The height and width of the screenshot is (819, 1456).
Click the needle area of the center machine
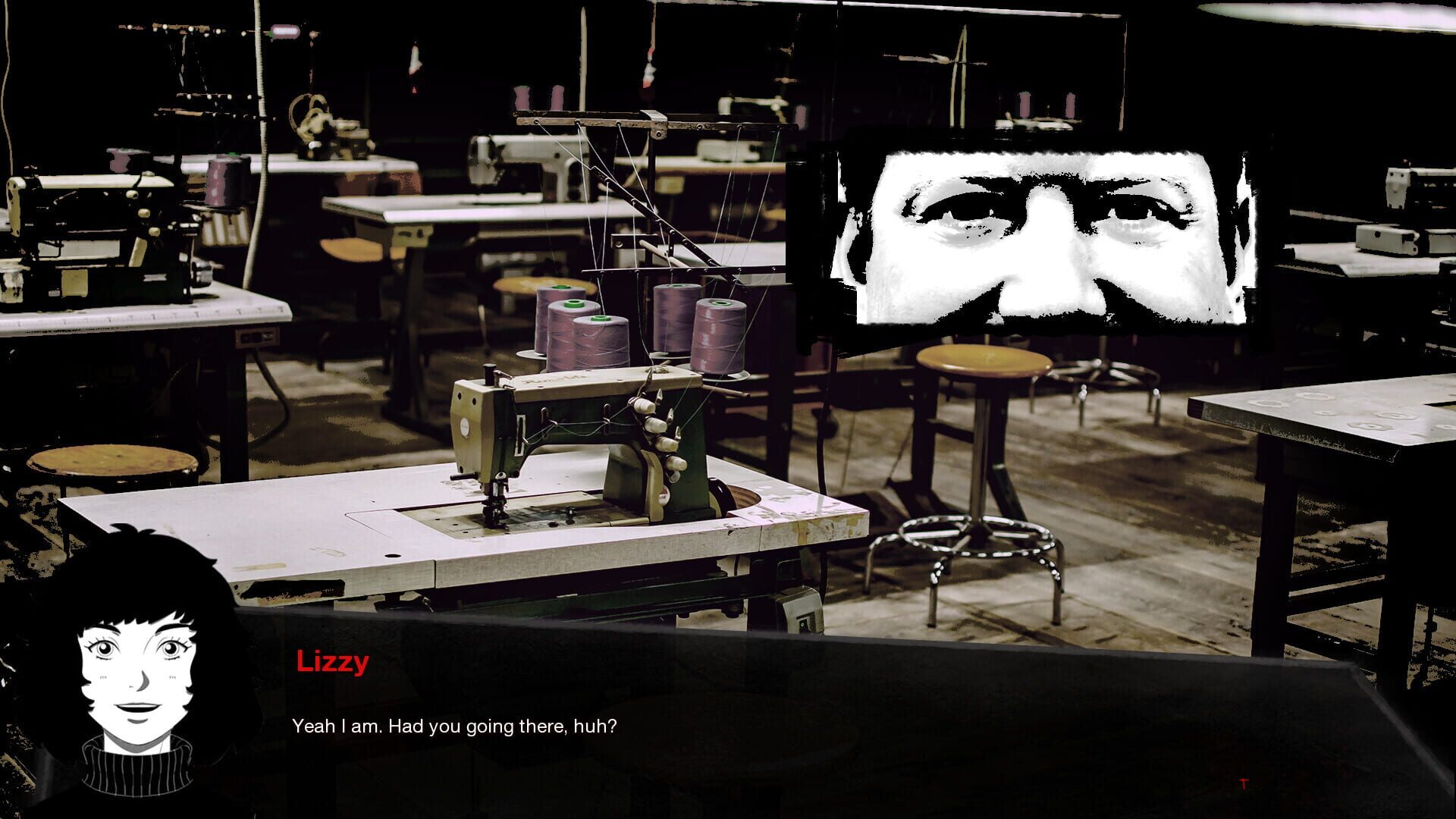point(497,516)
